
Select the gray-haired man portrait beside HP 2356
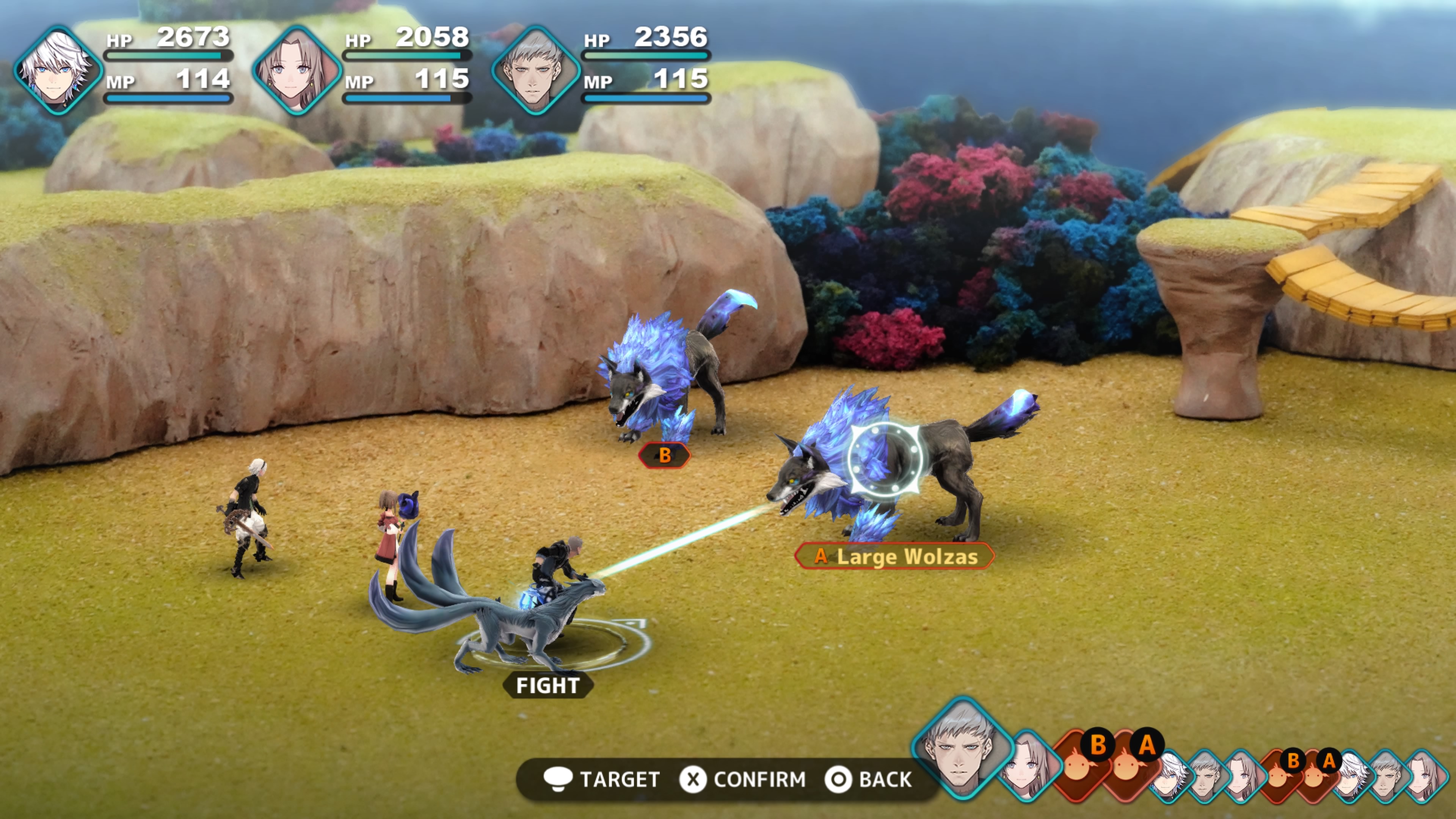[535, 71]
